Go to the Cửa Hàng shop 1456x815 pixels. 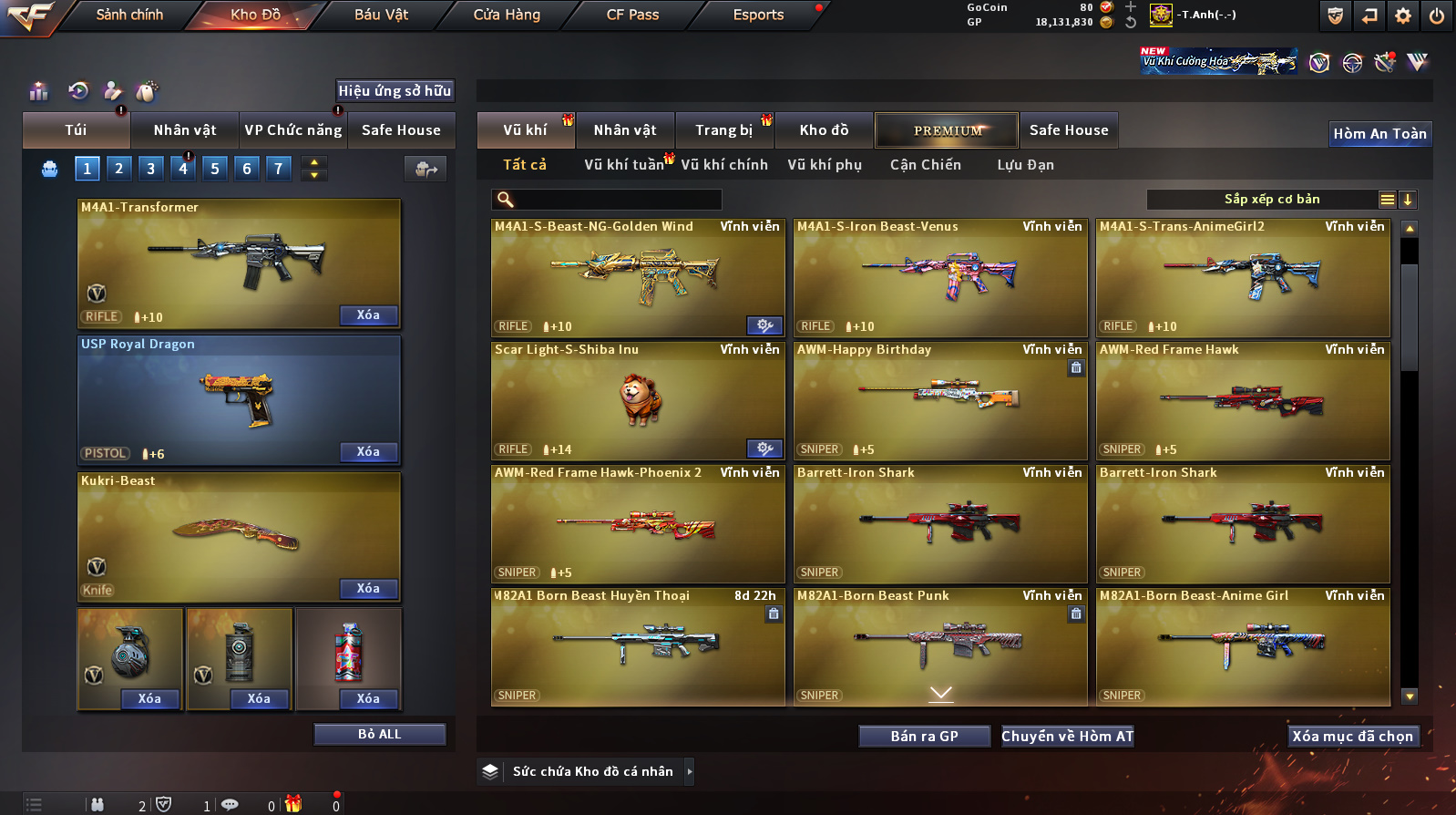[x=507, y=15]
